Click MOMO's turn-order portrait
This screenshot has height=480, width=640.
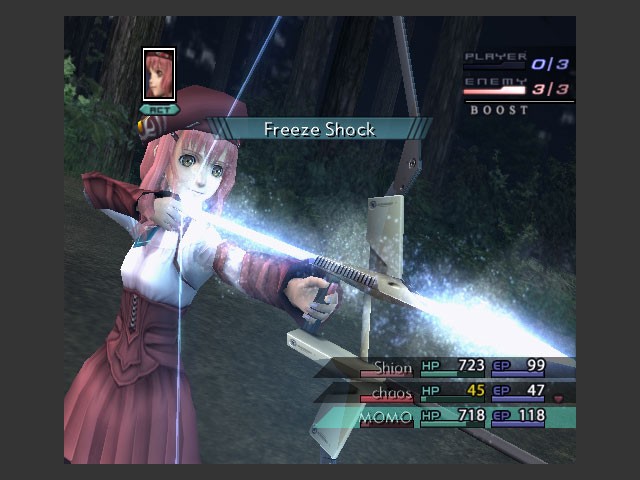pyautogui.click(x=159, y=73)
